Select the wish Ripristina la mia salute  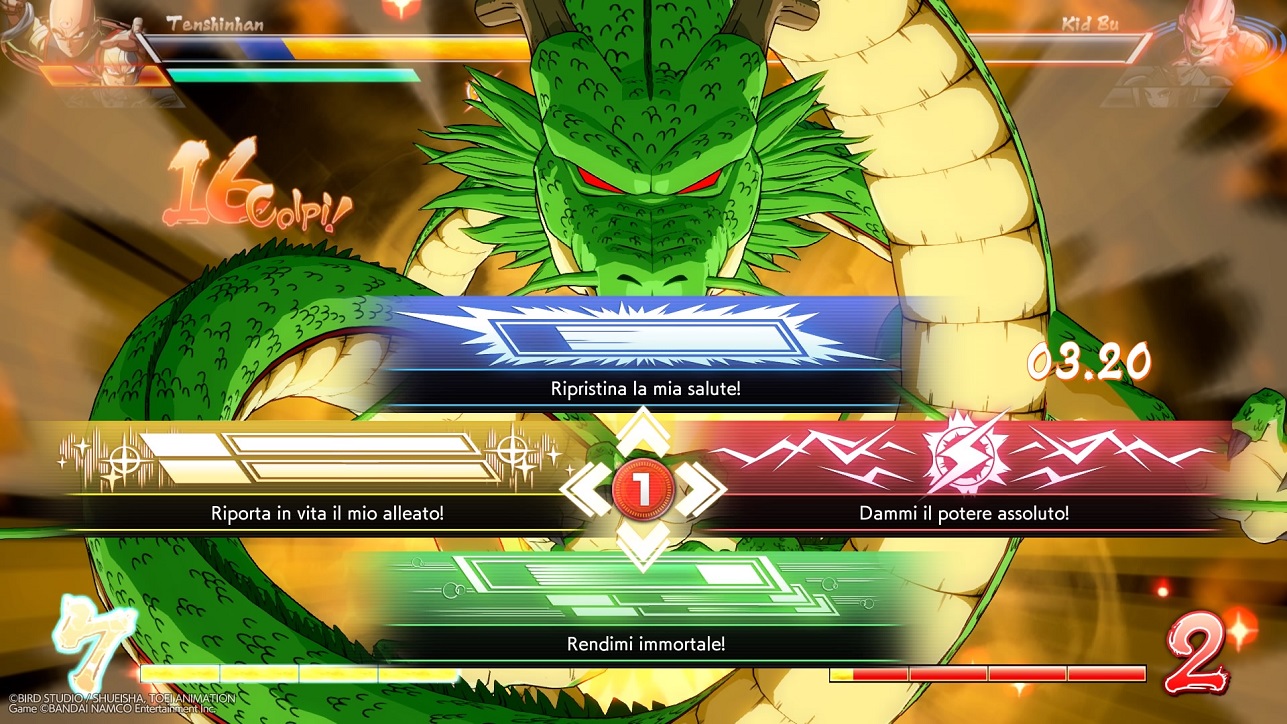[644, 388]
